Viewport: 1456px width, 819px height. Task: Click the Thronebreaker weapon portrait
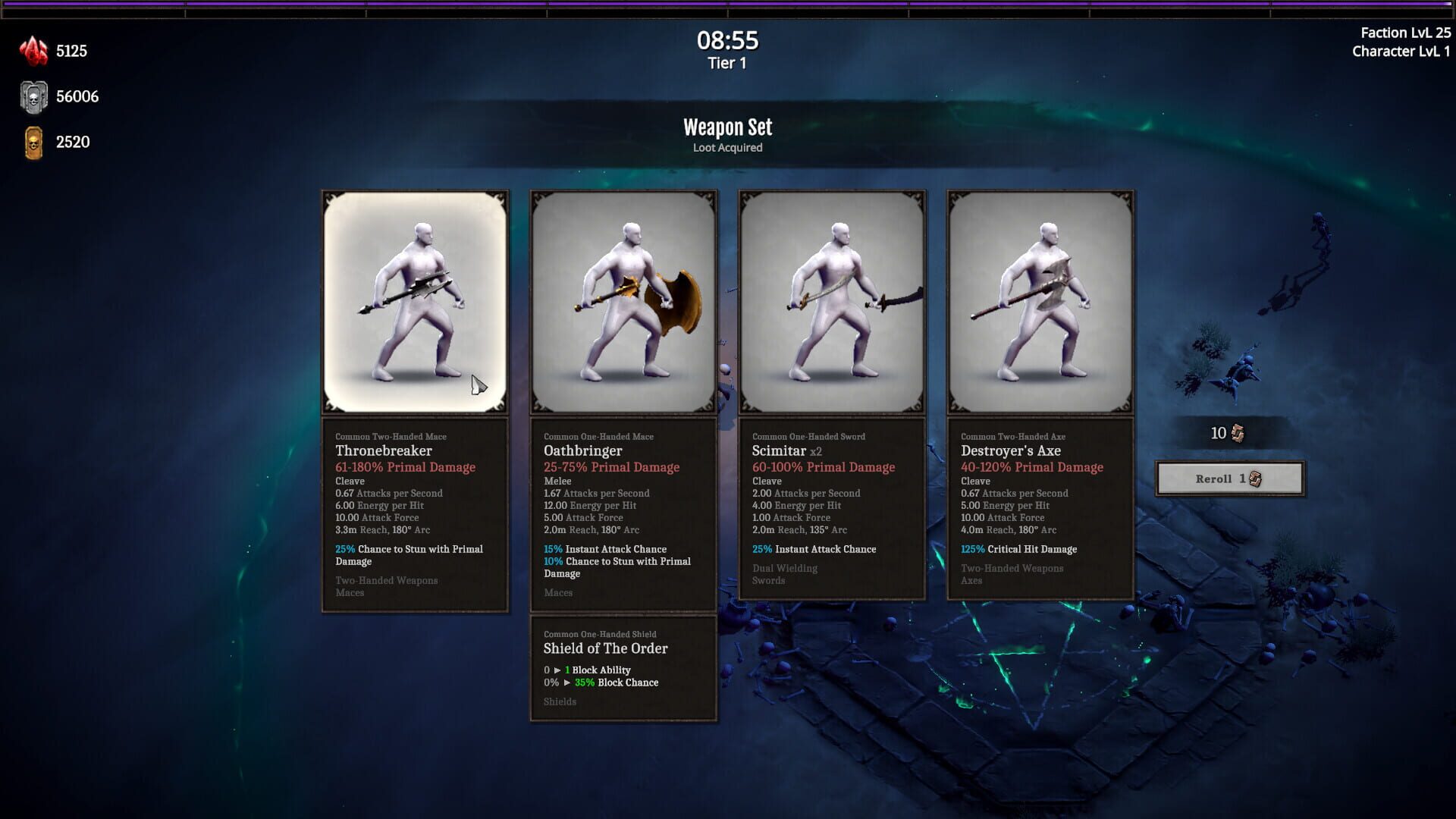(415, 301)
